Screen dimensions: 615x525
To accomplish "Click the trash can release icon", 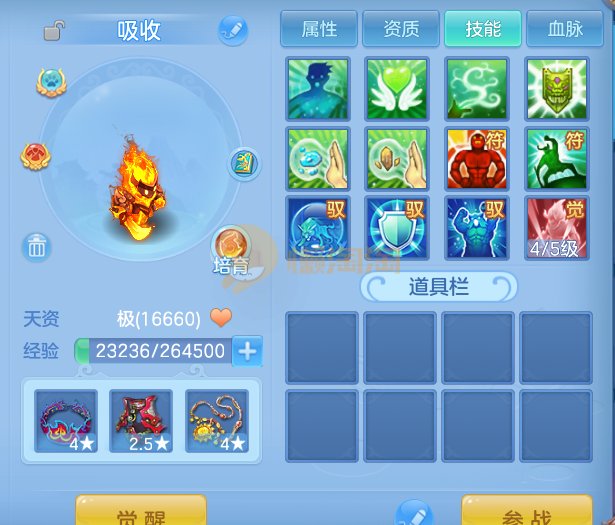I will tap(37, 245).
